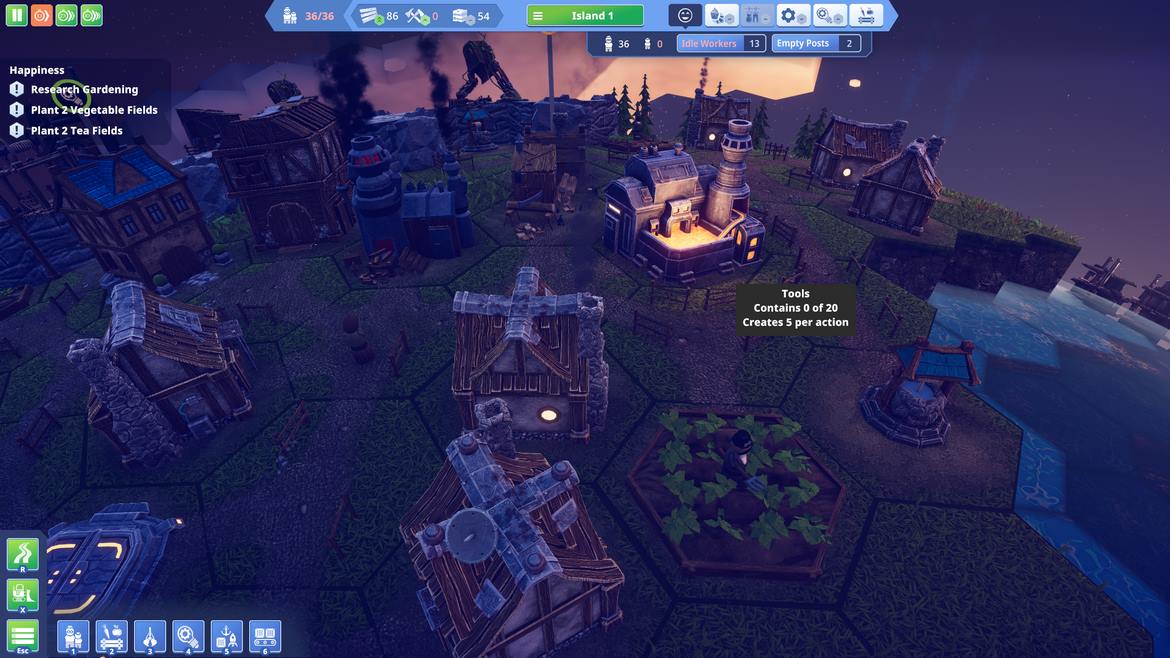Activate the road building tool
The height and width of the screenshot is (658, 1170).
(x=23, y=554)
